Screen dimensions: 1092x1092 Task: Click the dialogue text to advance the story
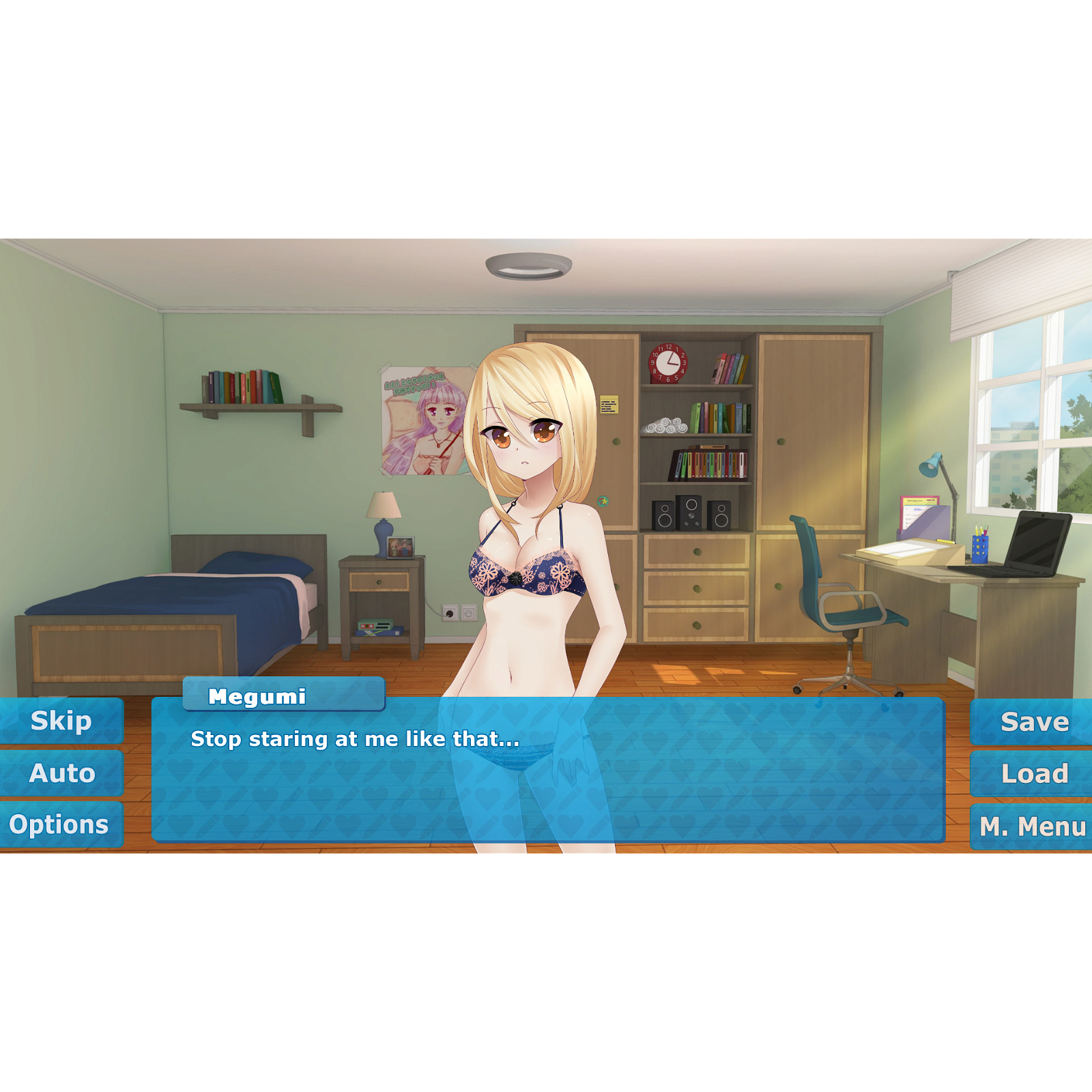[355, 738]
